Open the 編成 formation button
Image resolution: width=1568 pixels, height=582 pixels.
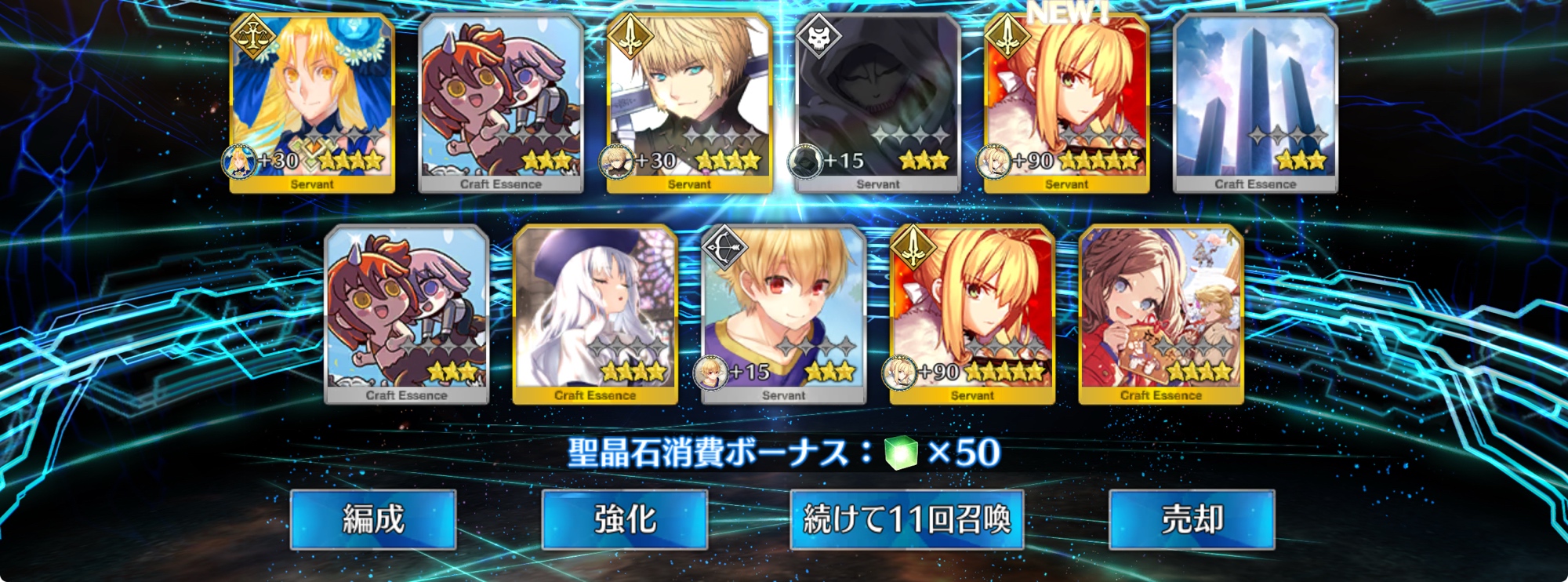click(373, 519)
